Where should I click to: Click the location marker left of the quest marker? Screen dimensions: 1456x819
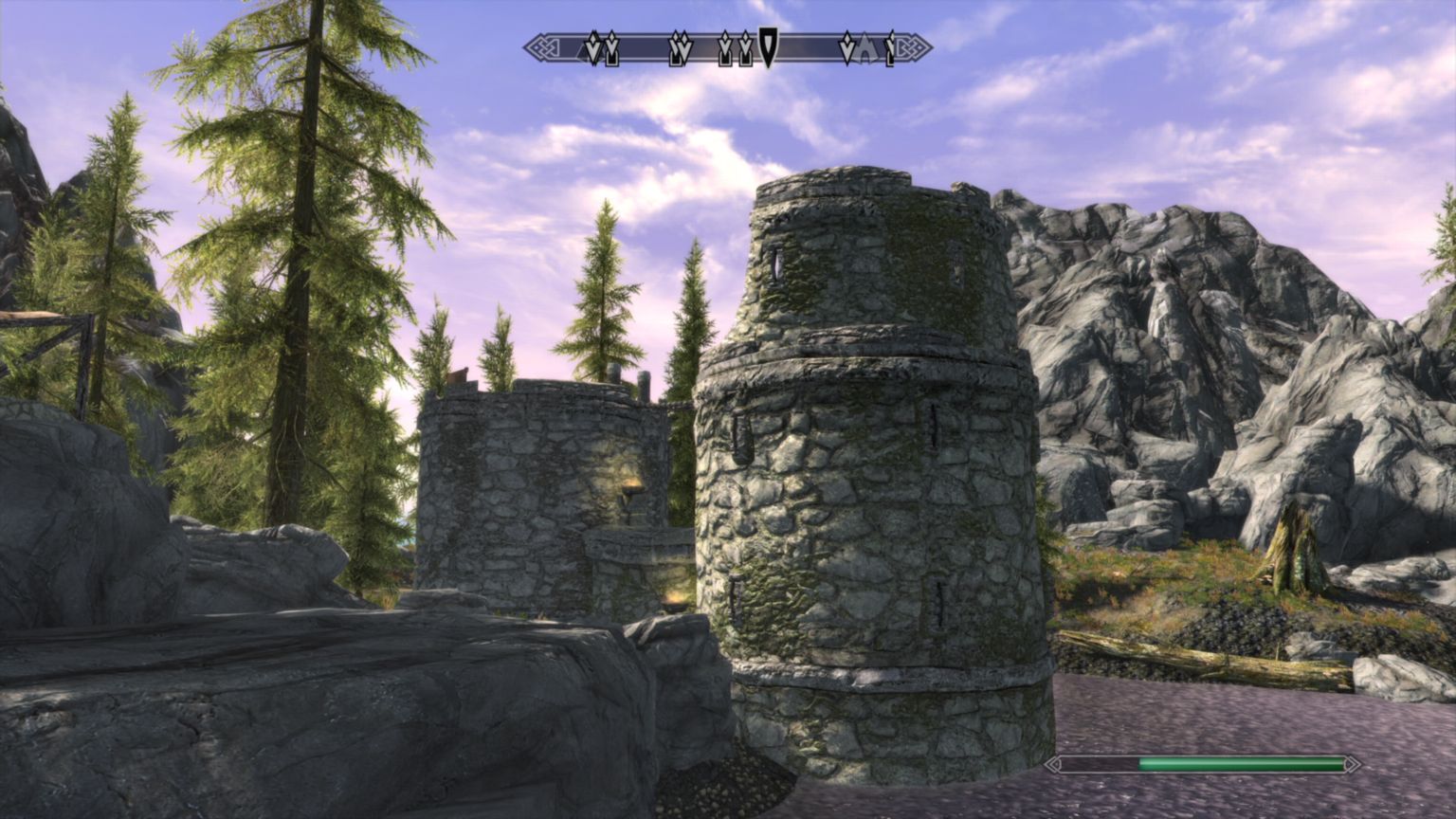pos(746,47)
